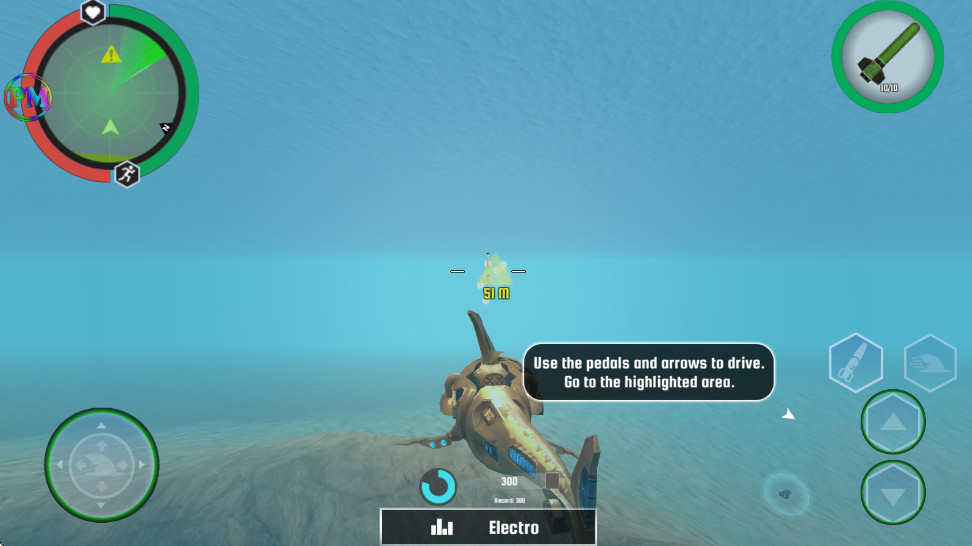Viewport: 972px width, 546px height.
Task: Tap the up arrow pedal
Action: [892, 422]
